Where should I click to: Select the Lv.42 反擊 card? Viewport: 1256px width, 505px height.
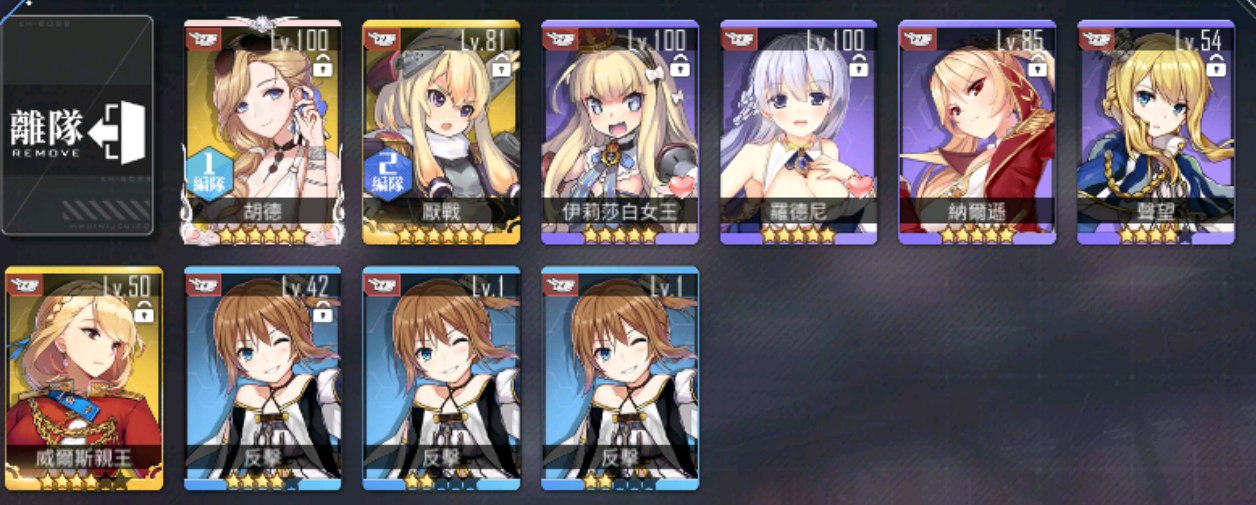tap(263, 377)
